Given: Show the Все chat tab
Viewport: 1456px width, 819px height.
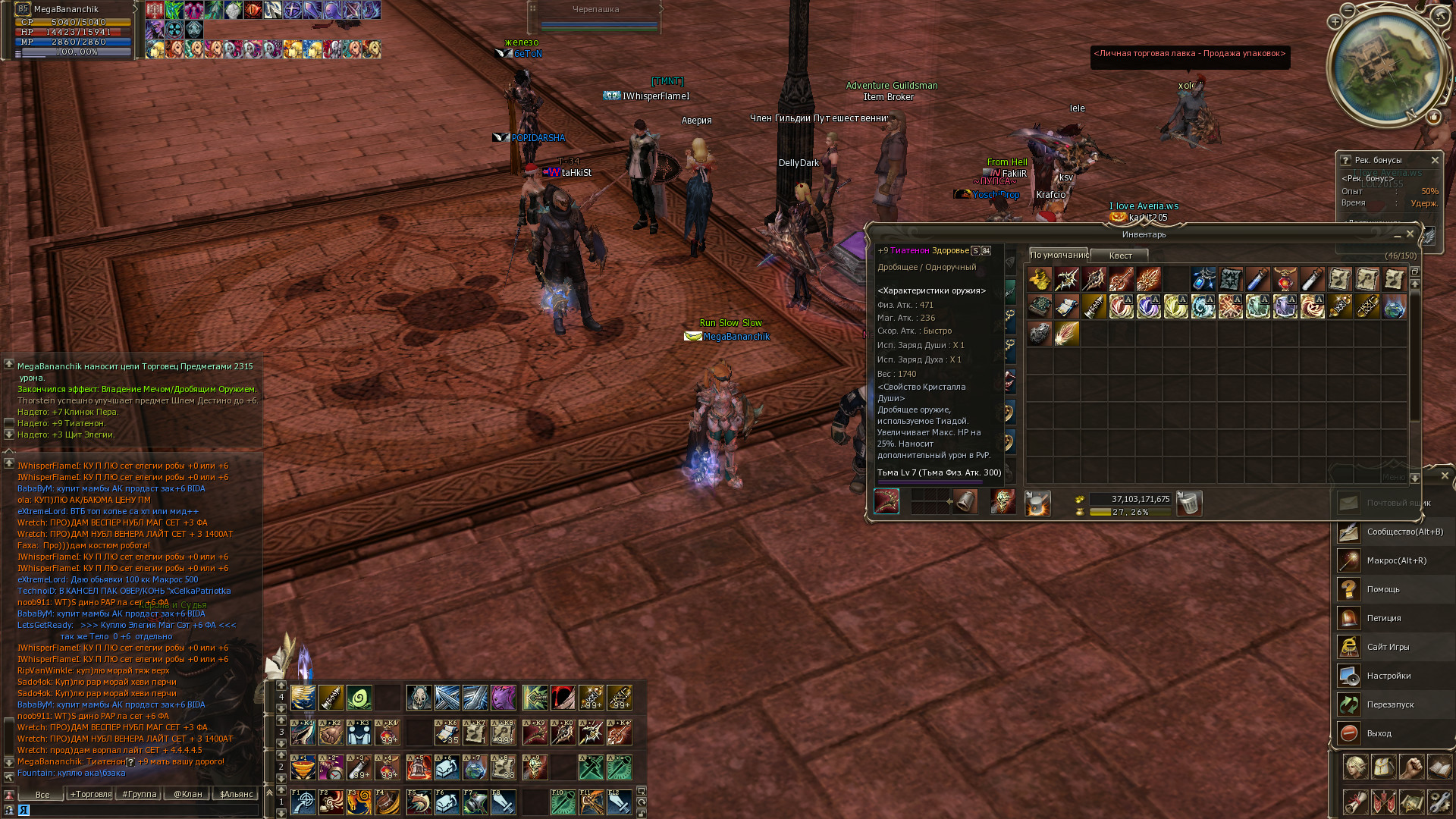Looking at the screenshot, I should [42, 795].
